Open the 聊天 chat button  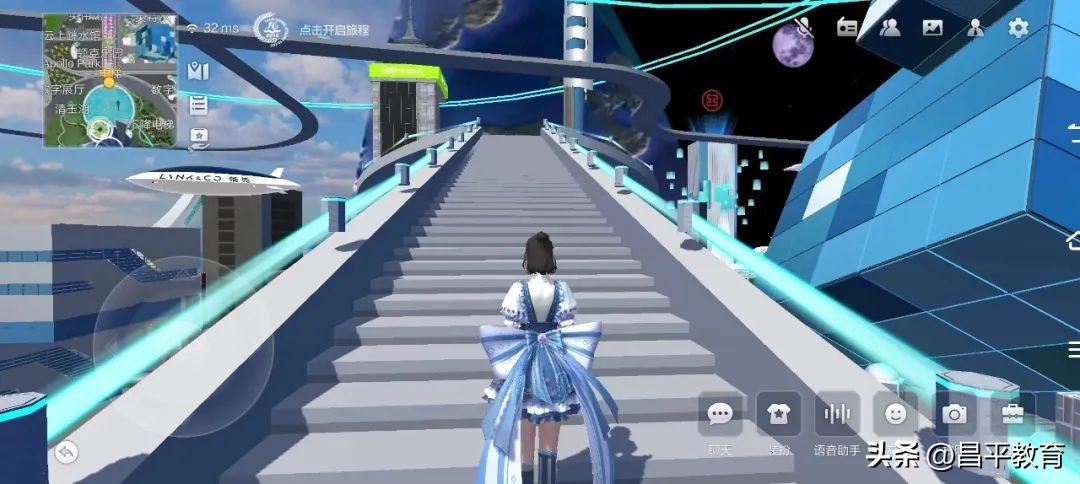click(x=720, y=414)
